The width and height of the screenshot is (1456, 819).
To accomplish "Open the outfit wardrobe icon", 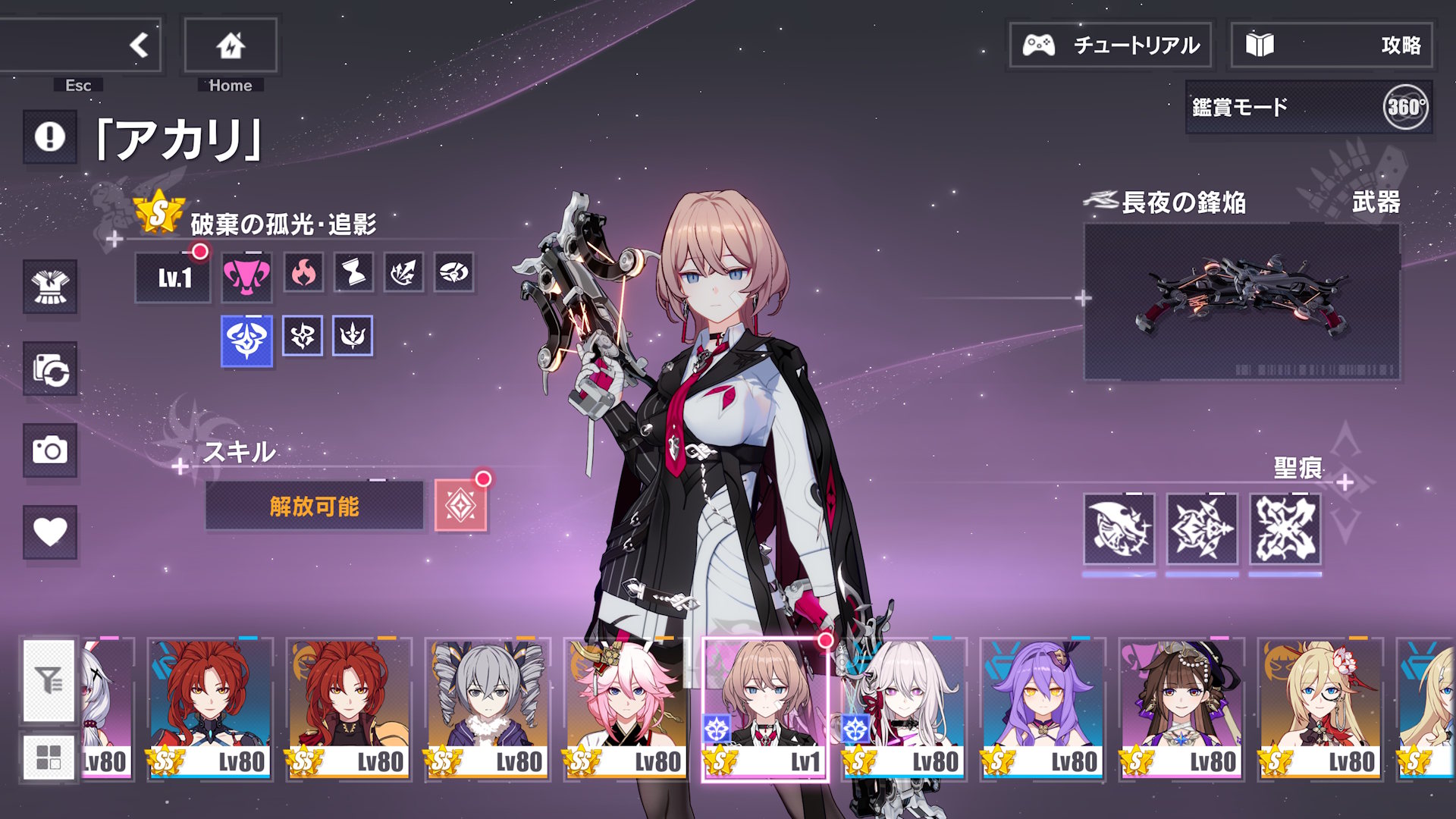I will [50, 287].
